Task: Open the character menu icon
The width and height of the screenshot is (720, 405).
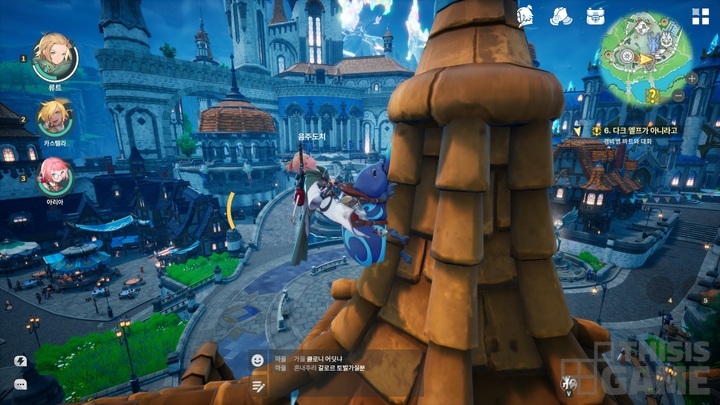Action: tap(525, 15)
